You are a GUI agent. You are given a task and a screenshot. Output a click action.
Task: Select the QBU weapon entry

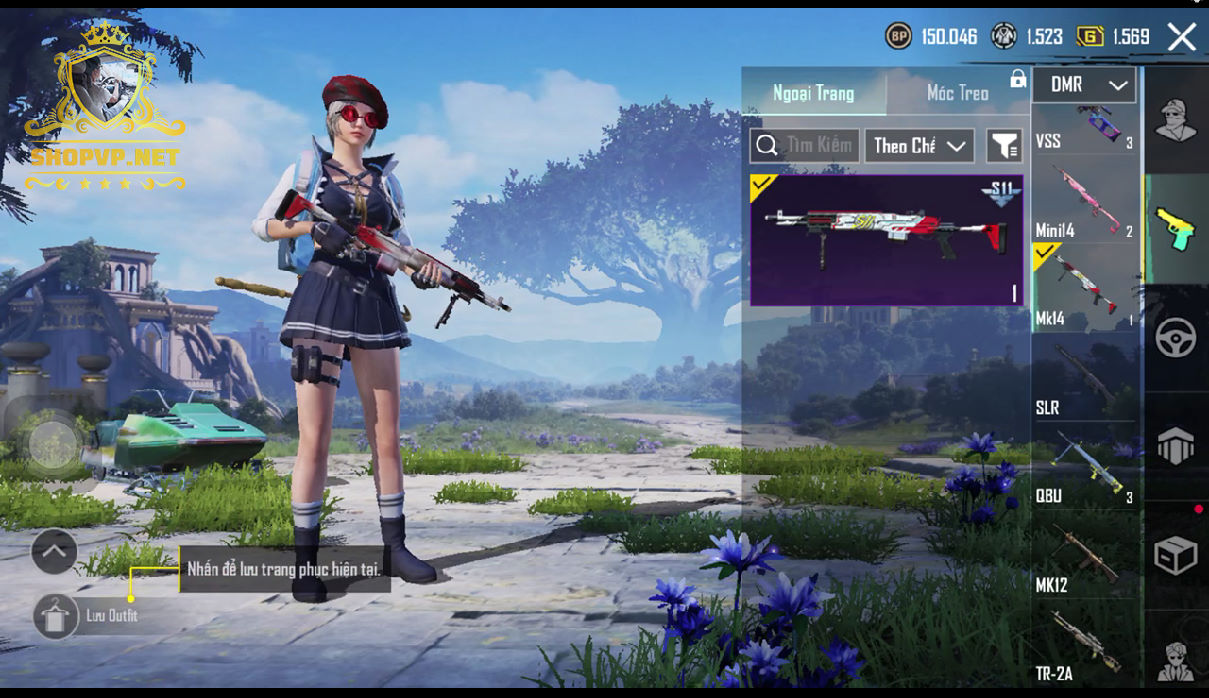1085,468
